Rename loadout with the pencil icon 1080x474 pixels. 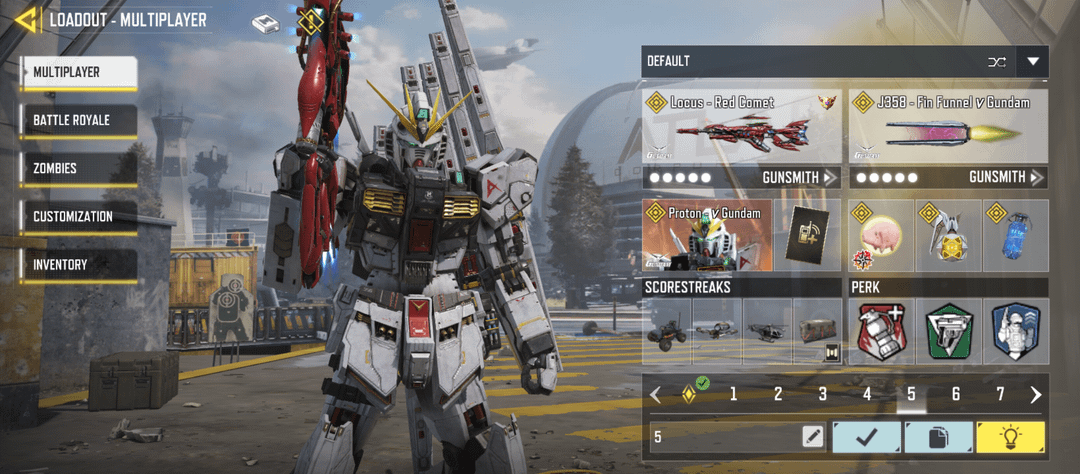pos(812,436)
